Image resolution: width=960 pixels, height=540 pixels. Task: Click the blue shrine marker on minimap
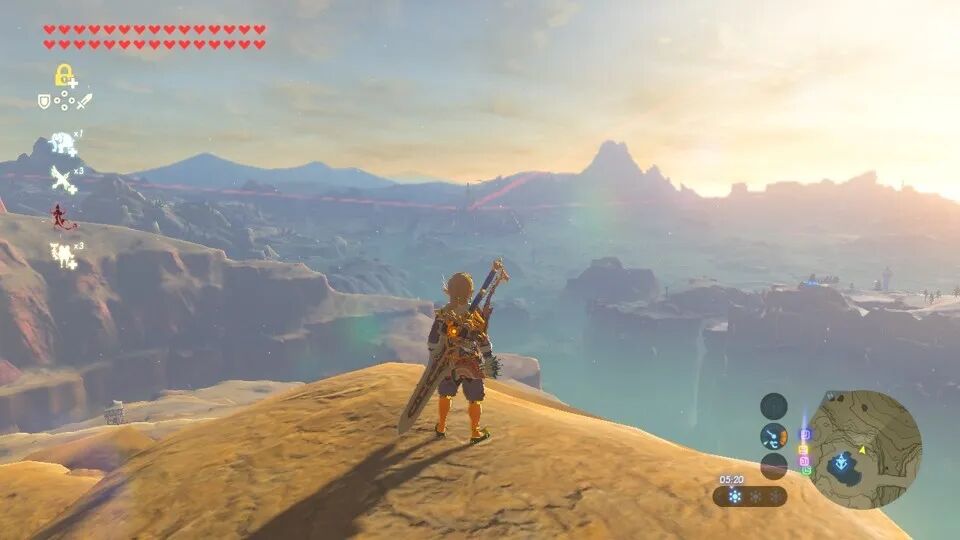click(x=842, y=463)
